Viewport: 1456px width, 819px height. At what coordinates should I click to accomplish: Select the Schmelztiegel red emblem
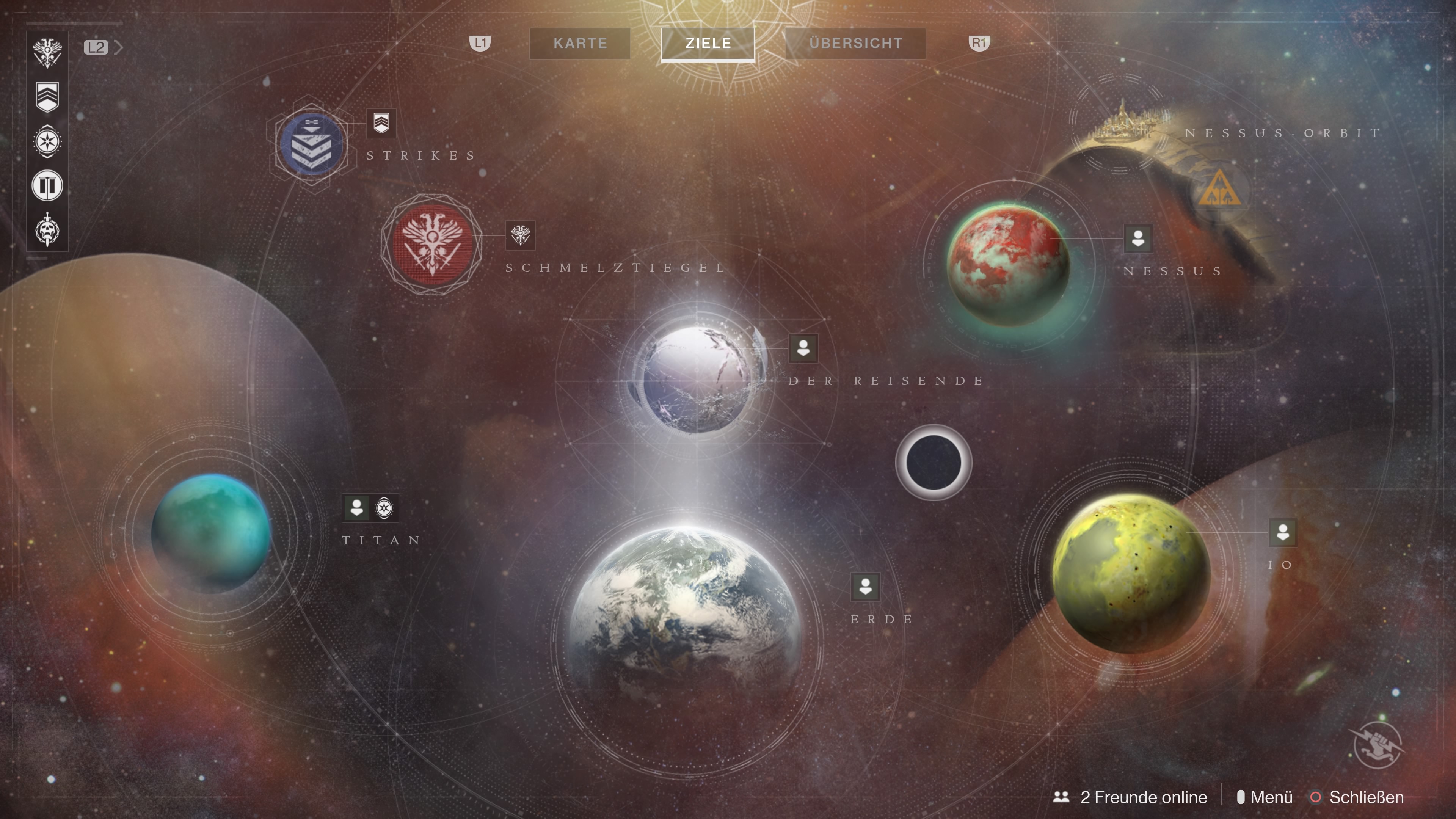432,243
